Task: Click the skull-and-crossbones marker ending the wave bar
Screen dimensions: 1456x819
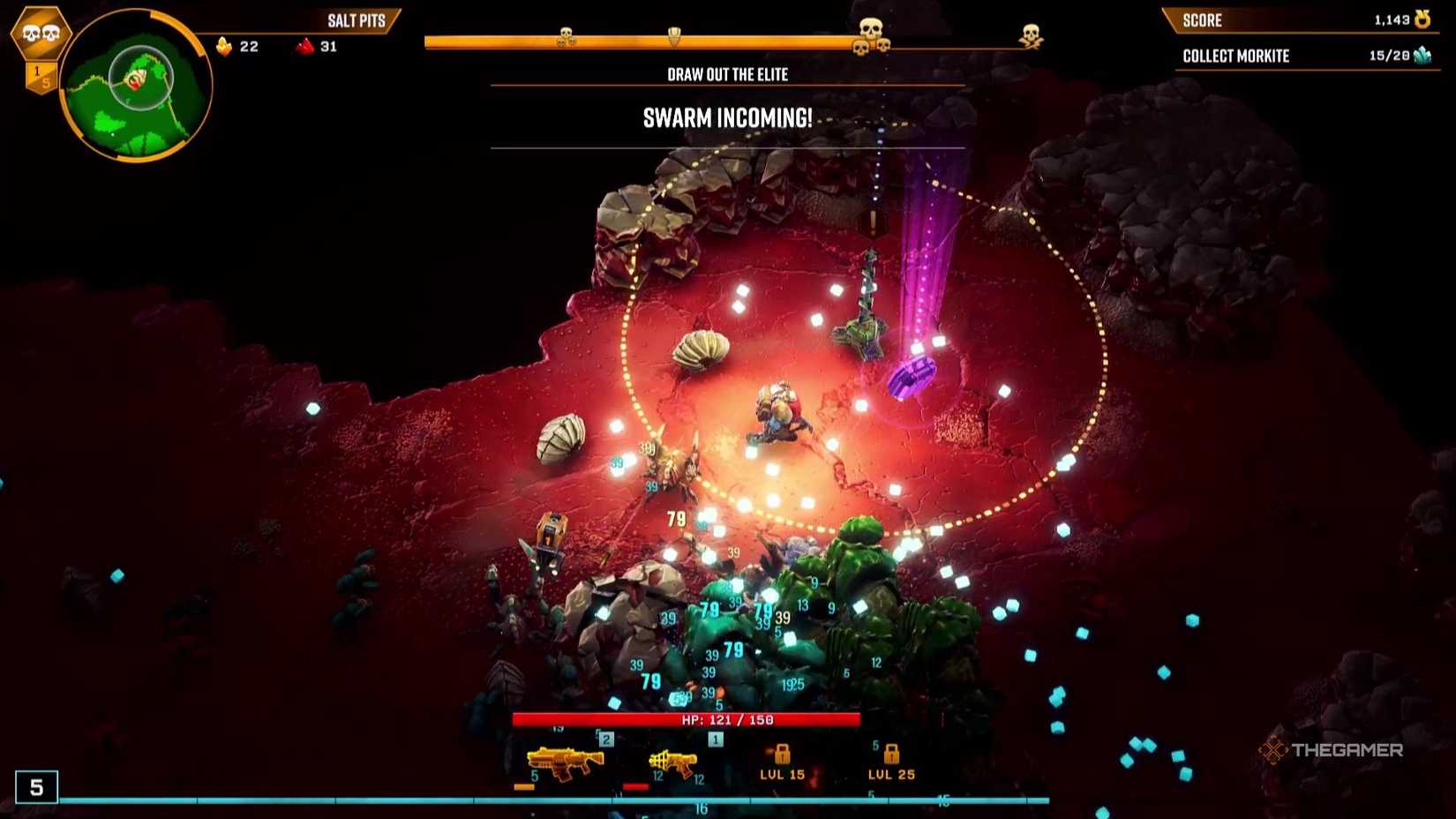Action: (1030, 36)
